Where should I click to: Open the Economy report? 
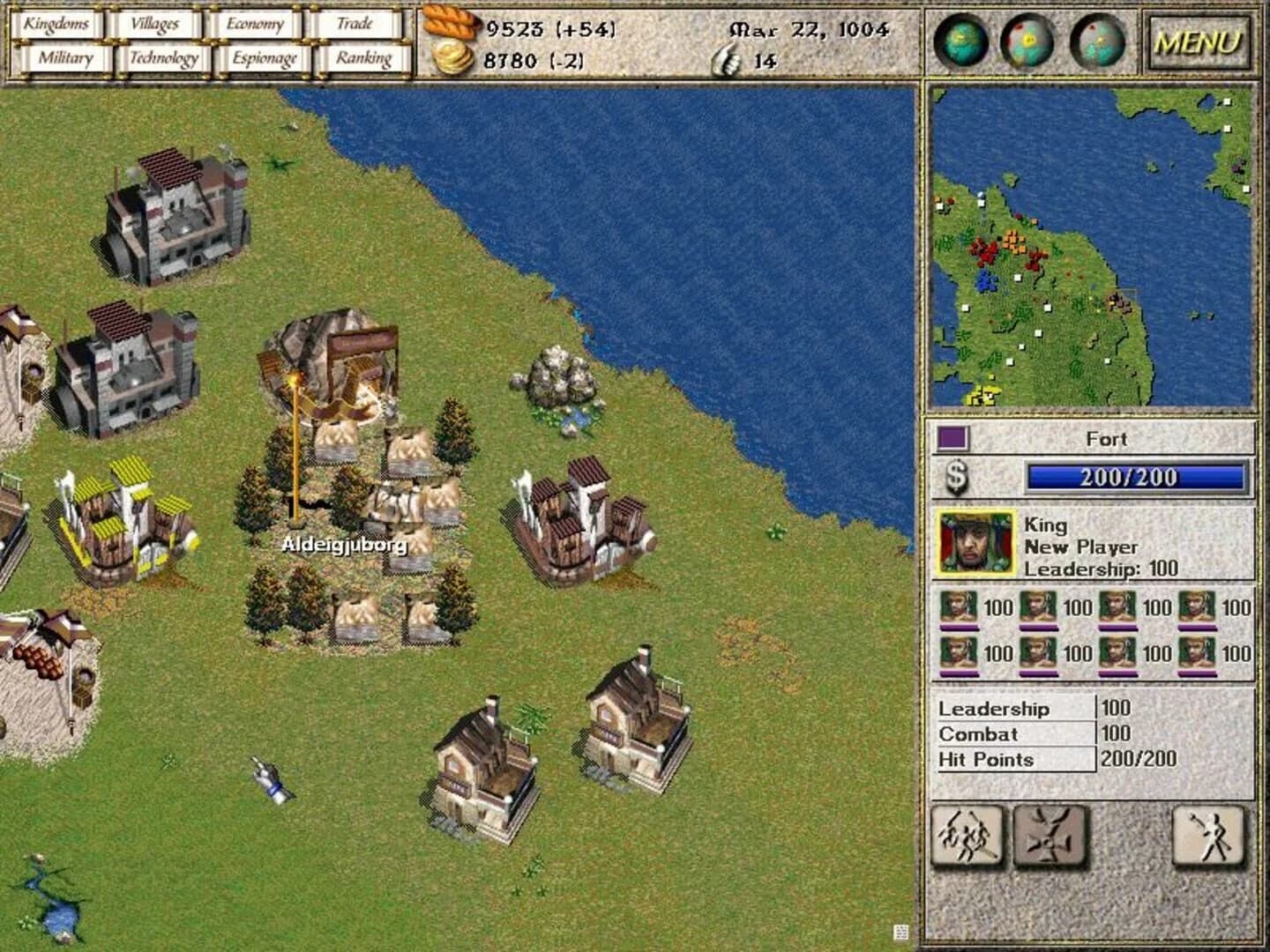(x=256, y=24)
